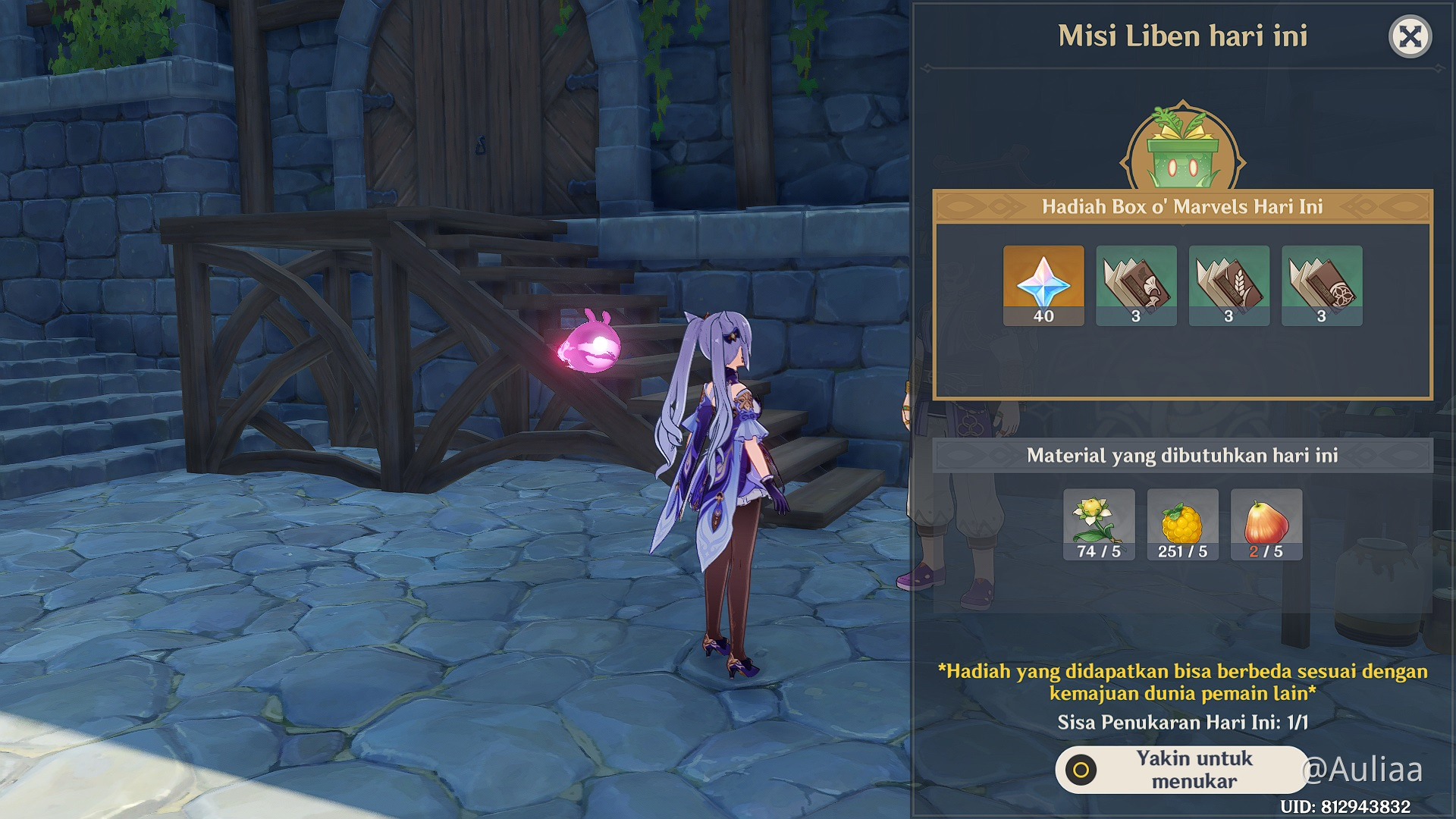The height and width of the screenshot is (819, 1456).
Task: Inspect the talent book with wheat emblem
Action: click(x=1228, y=285)
